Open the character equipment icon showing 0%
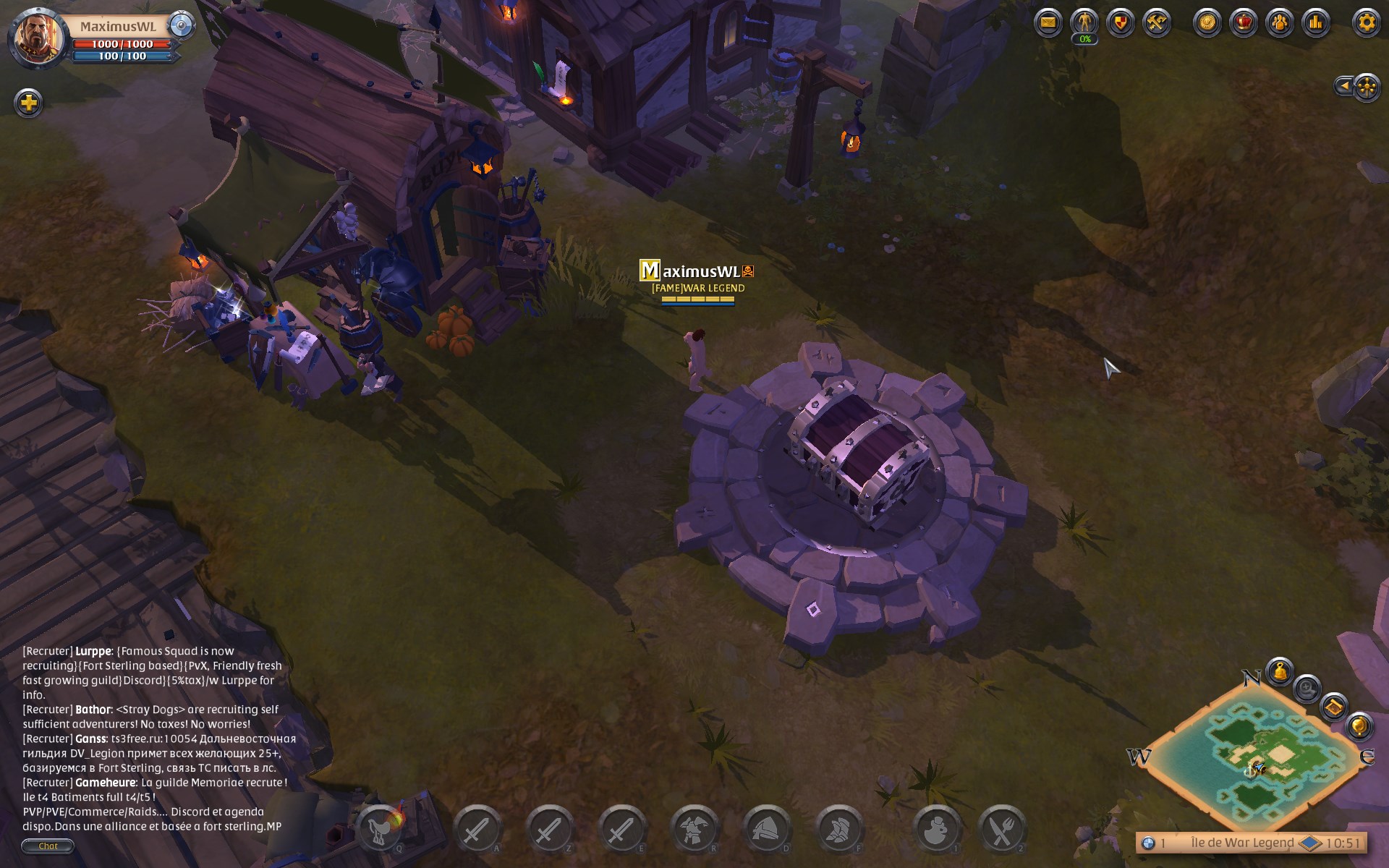This screenshot has height=868, width=1389. [x=1083, y=22]
